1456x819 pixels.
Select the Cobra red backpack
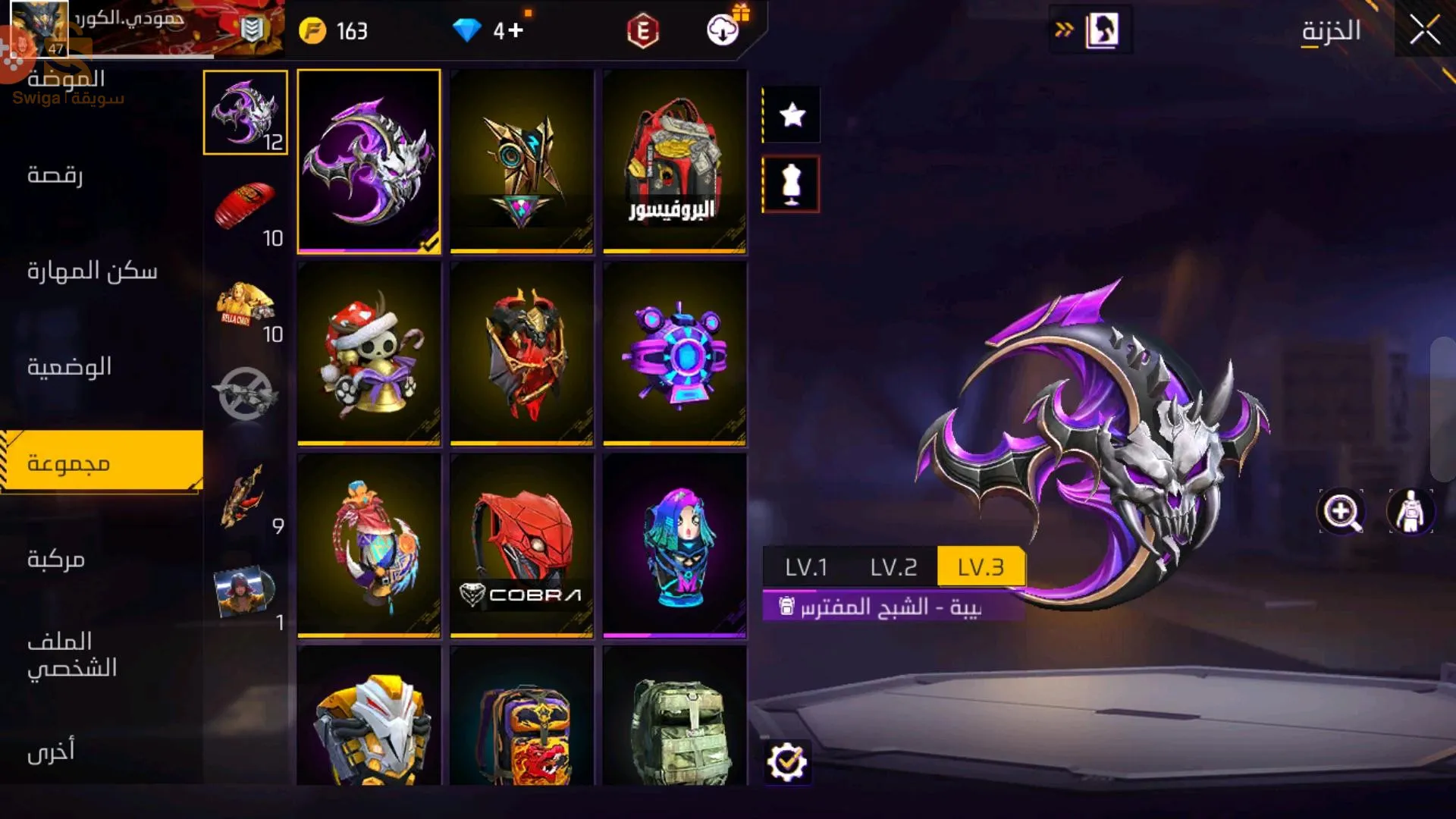[x=522, y=544]
